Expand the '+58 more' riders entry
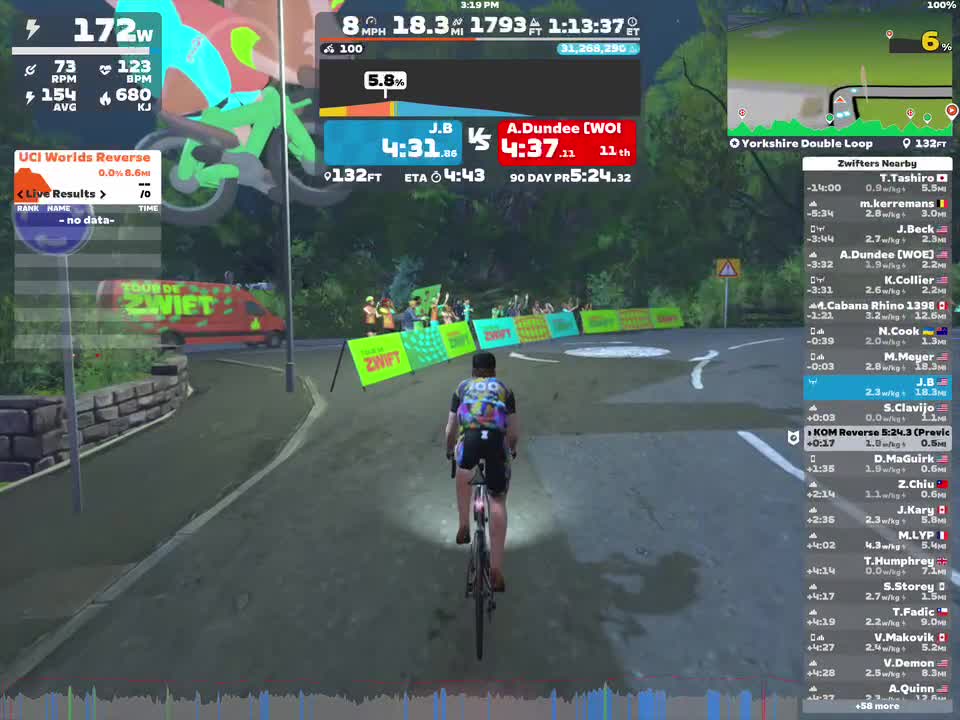This screenshot has width=960, height=720. point(877,706)
